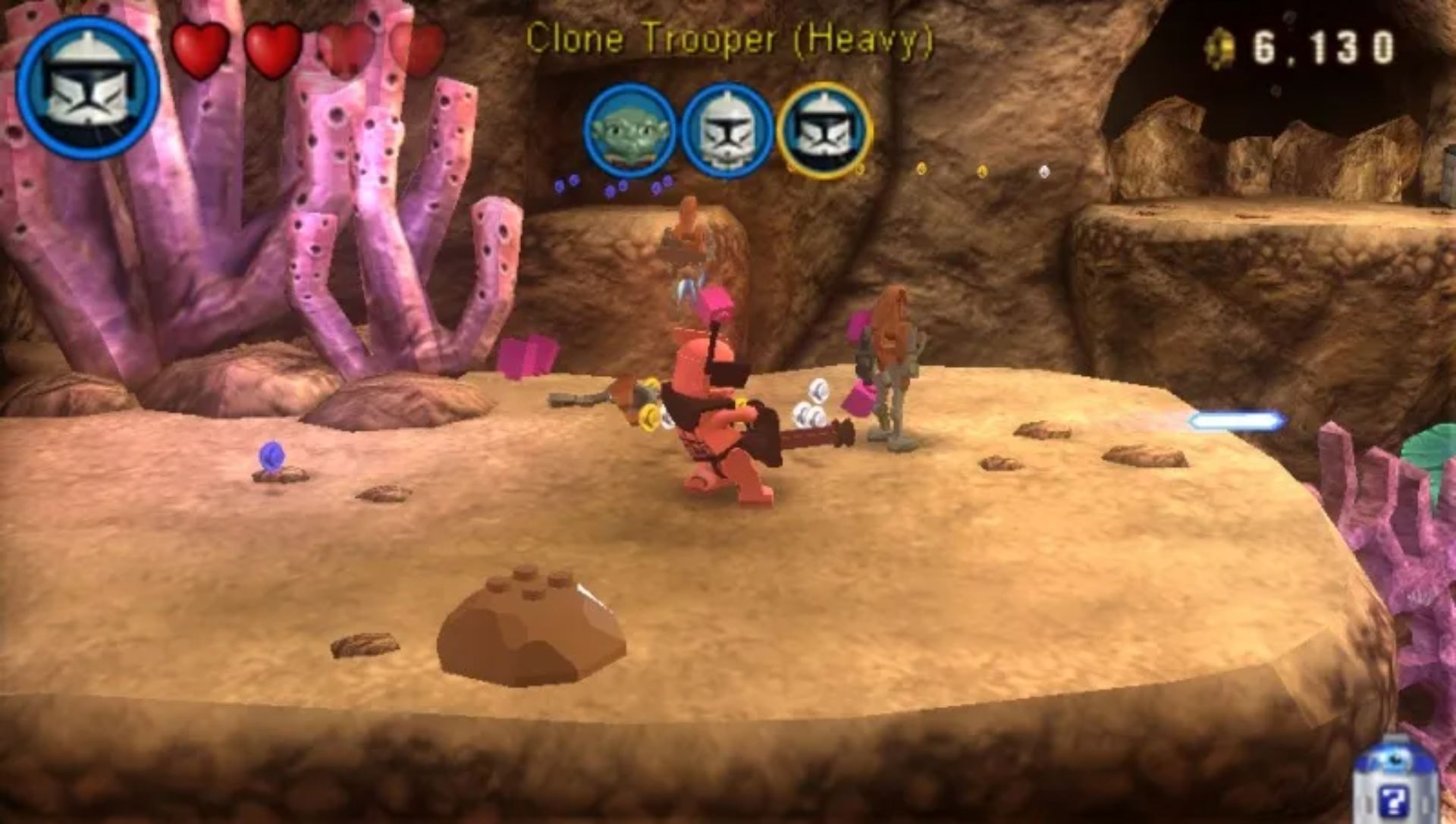Choose the middle Clone Trooper portrait
1456x824 pixels.
point(726,131)
